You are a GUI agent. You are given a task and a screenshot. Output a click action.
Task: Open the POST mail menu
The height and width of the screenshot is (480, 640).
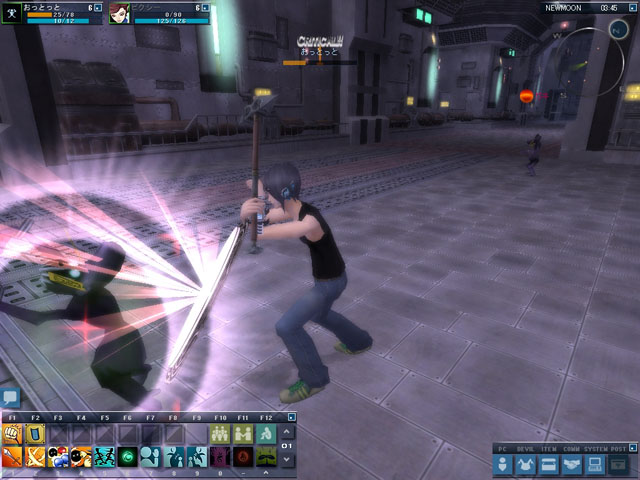[x=618, y=465]
